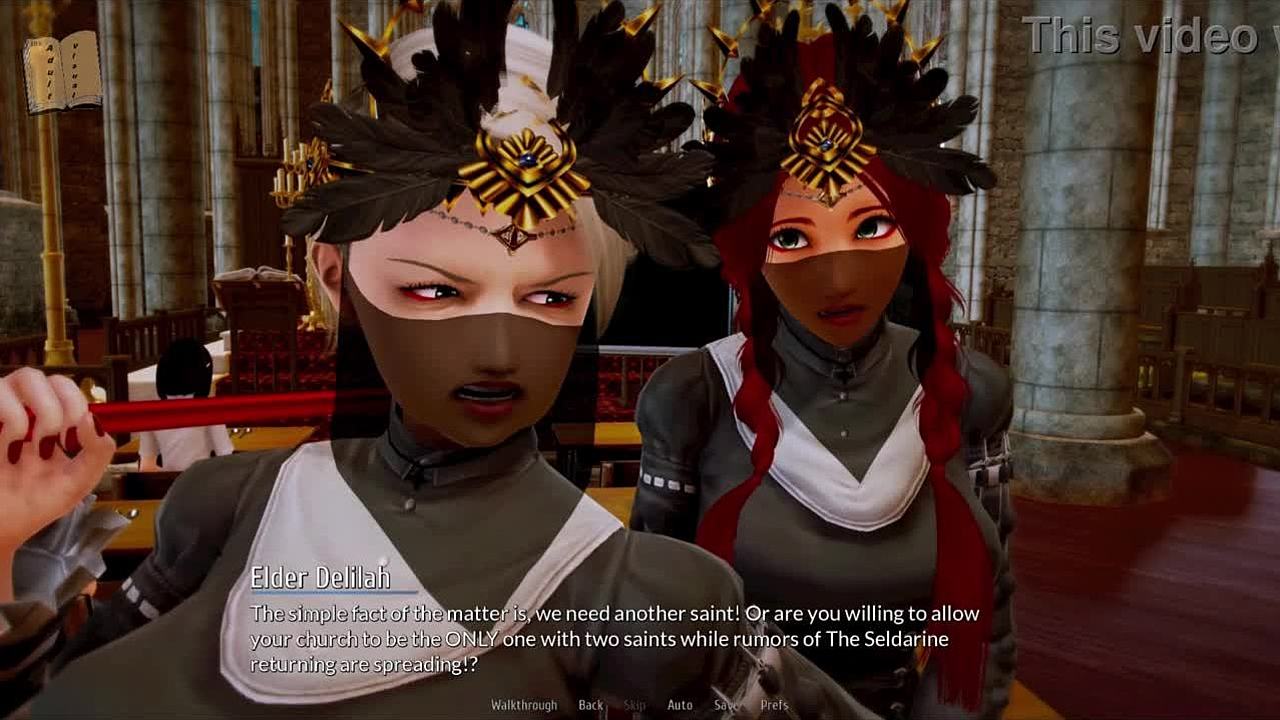Toggle Auto dialogue advance

pyautogui.click(x=680, y=705)
